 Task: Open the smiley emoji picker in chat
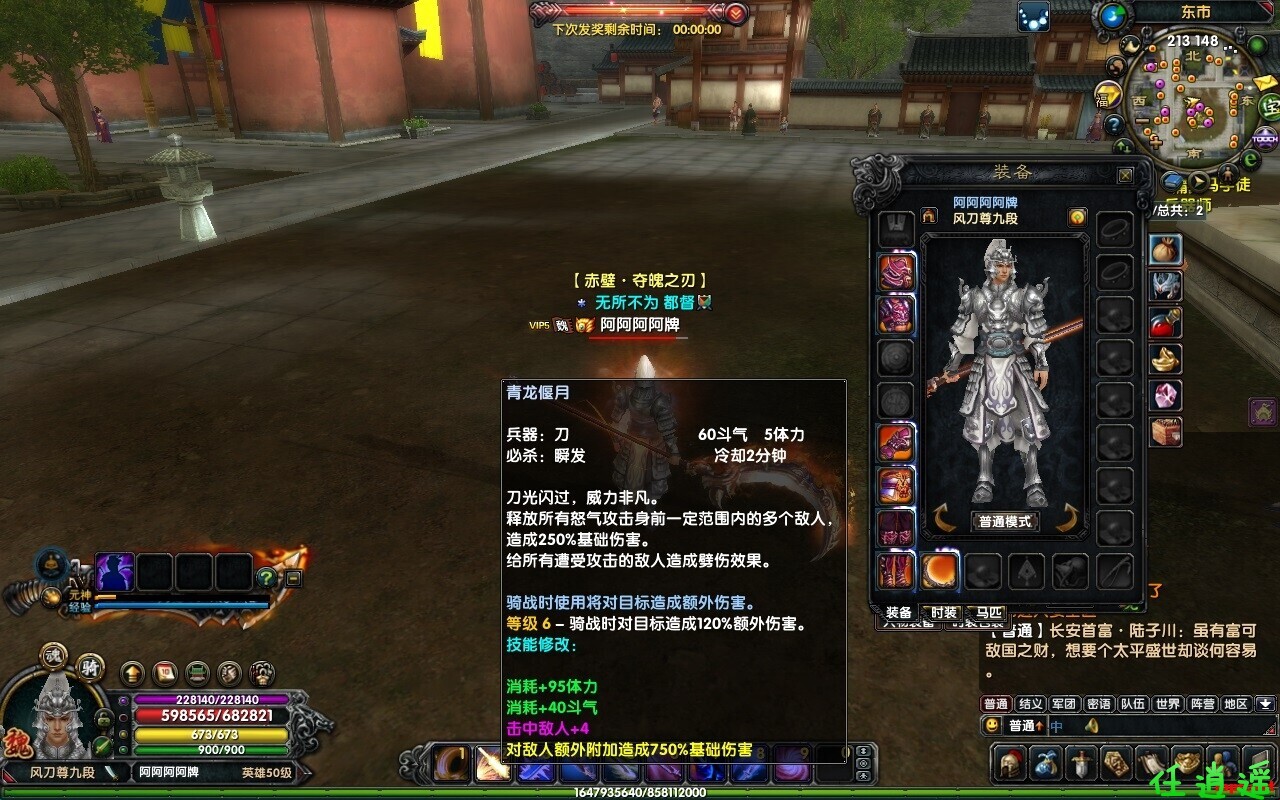click(992, 726)
